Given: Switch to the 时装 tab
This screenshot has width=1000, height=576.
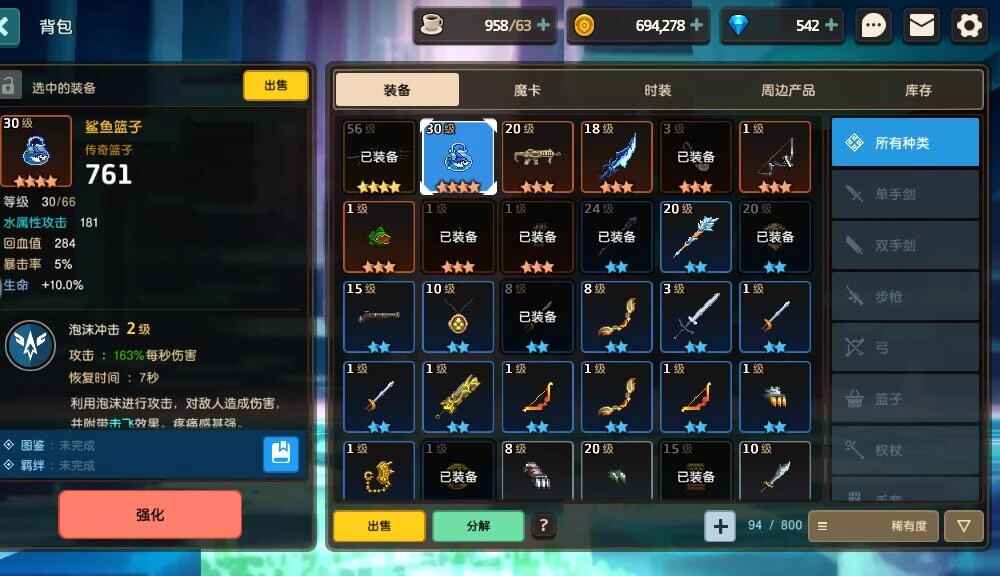Looking at the screenshot, I should pos(657,90).
